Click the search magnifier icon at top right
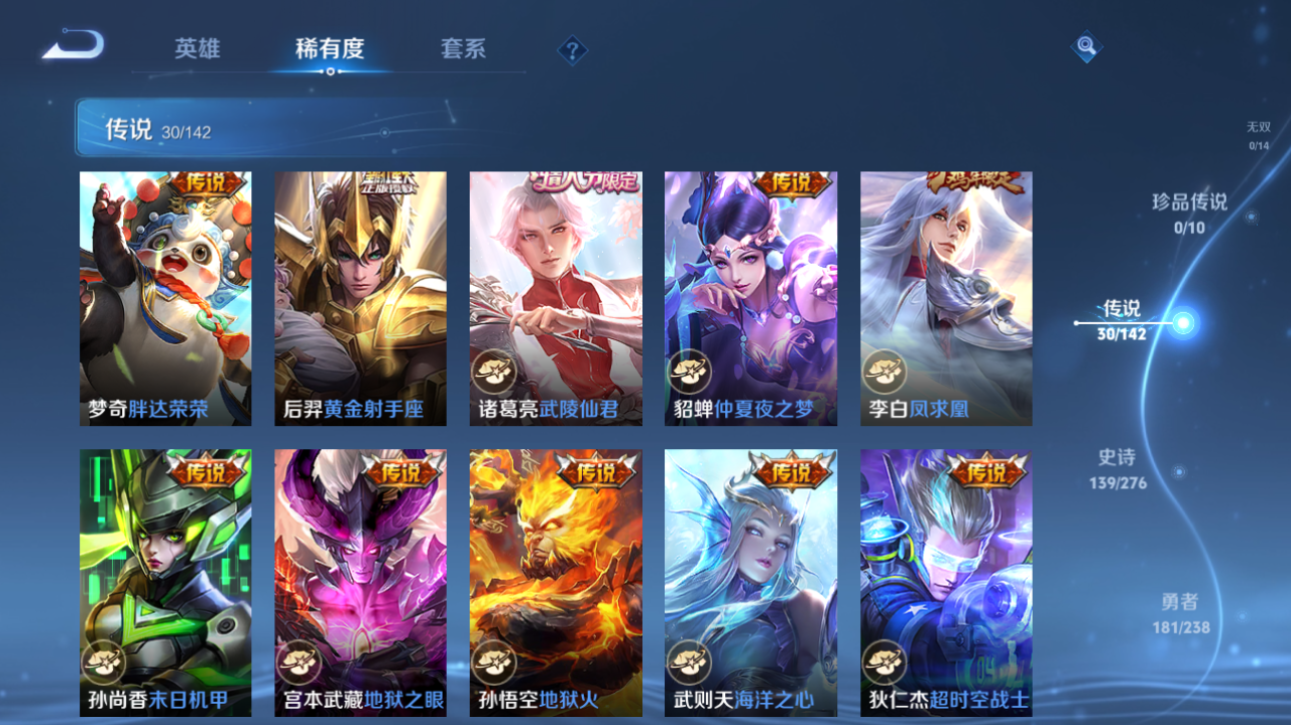 1087,46
